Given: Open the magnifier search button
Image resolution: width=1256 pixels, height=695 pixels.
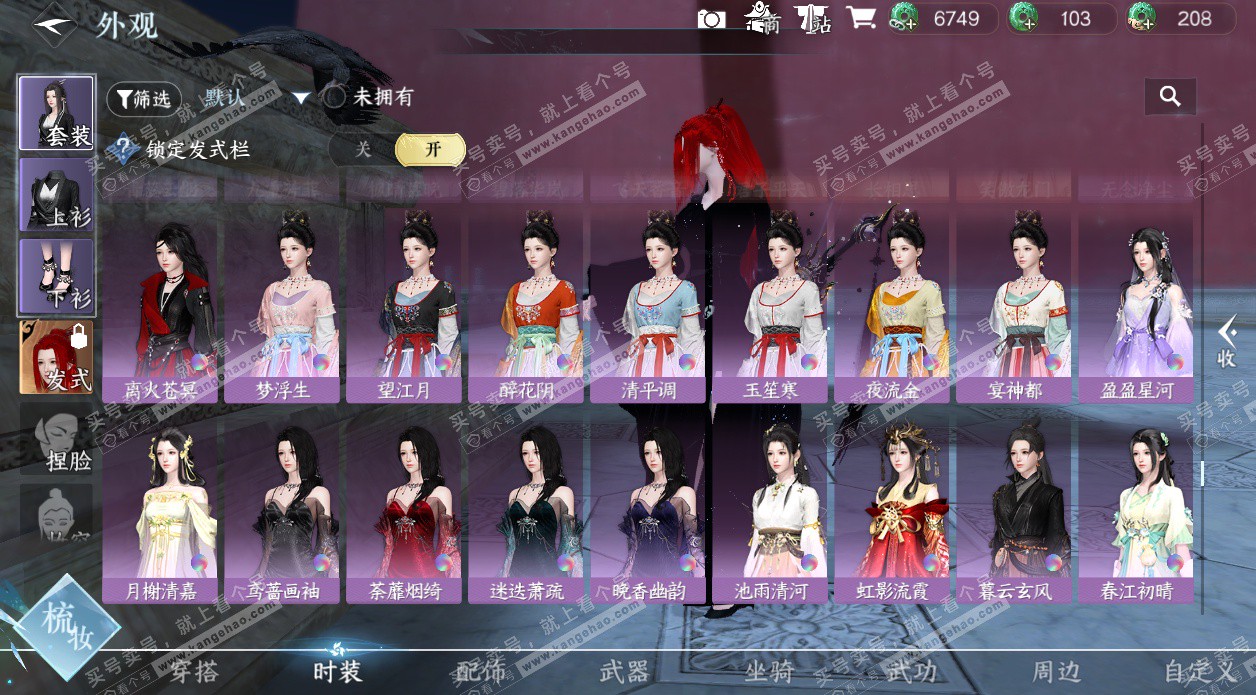Looking at the screenshot, I should [1170, 96].
